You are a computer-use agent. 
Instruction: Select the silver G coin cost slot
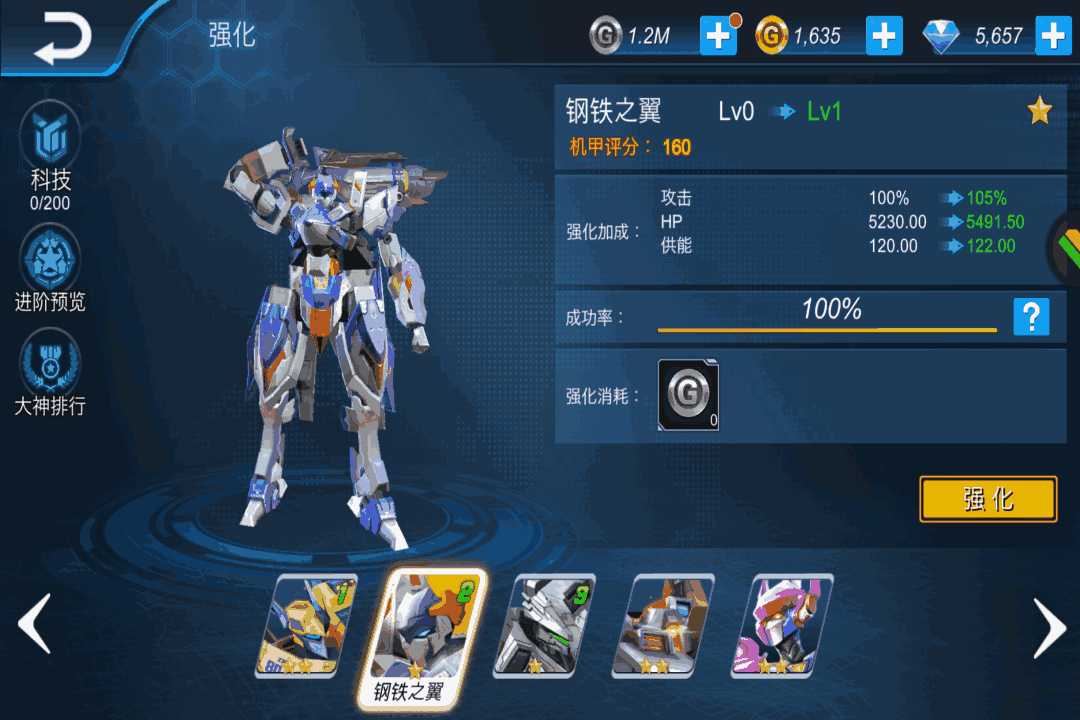[x=688, y=395]
